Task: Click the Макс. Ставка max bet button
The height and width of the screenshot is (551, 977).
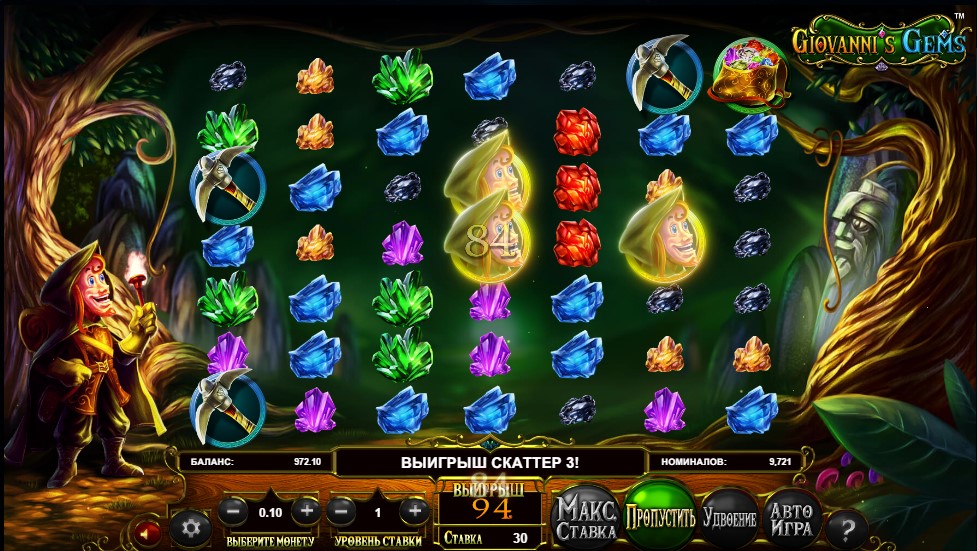Action: [586, 517]
